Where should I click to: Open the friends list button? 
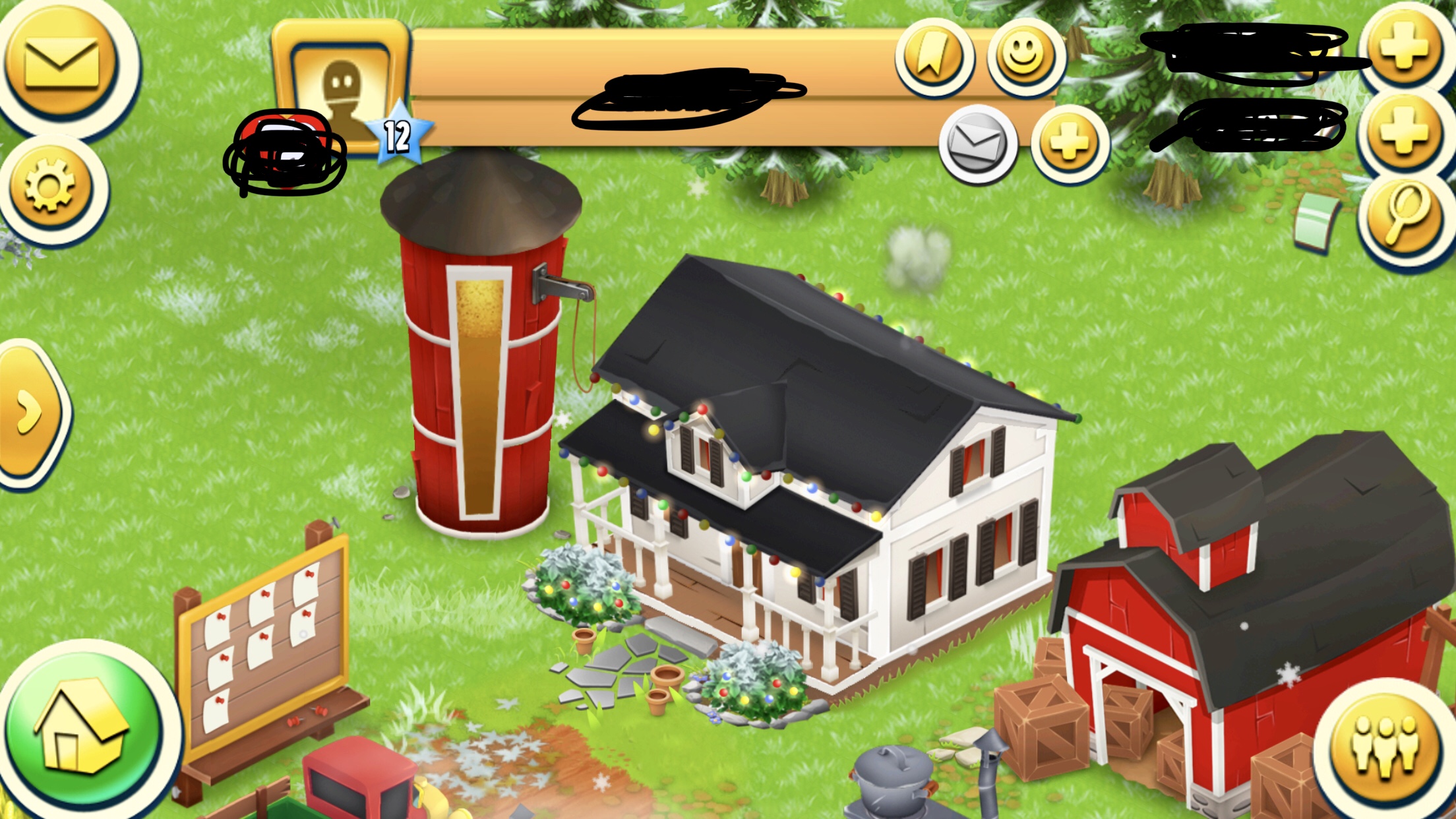pyautogui.click(x=1384, y=744)
